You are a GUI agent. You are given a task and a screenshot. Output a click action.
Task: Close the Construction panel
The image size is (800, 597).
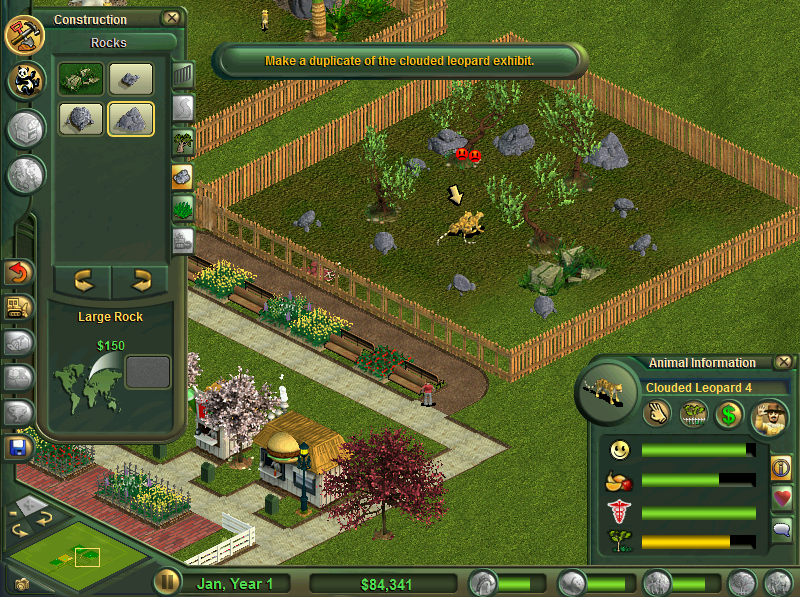coord(172,18)
